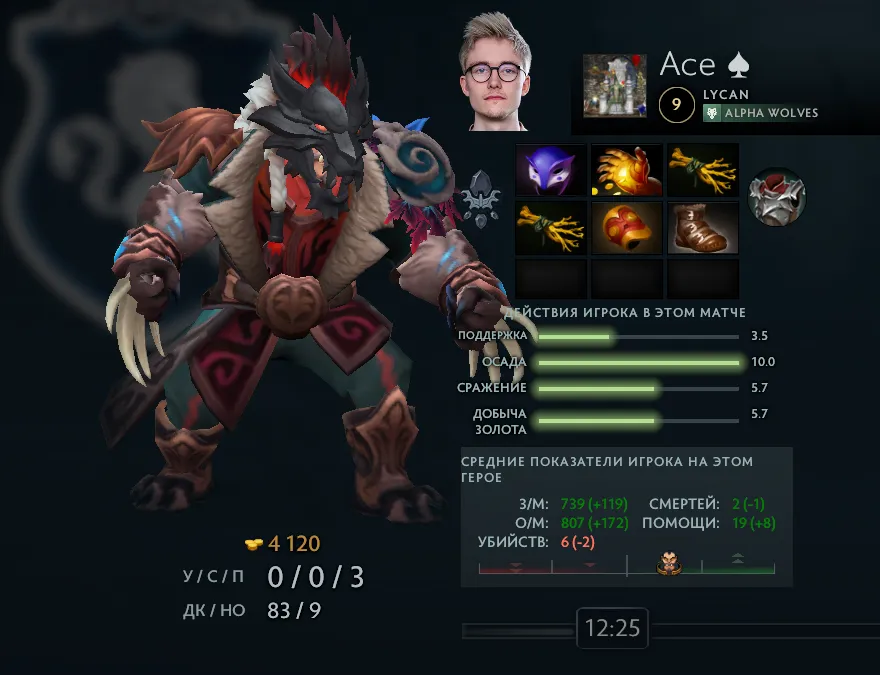Open the player photo of Ace
This screenshot has height=675, width=880.
[493, 72]
